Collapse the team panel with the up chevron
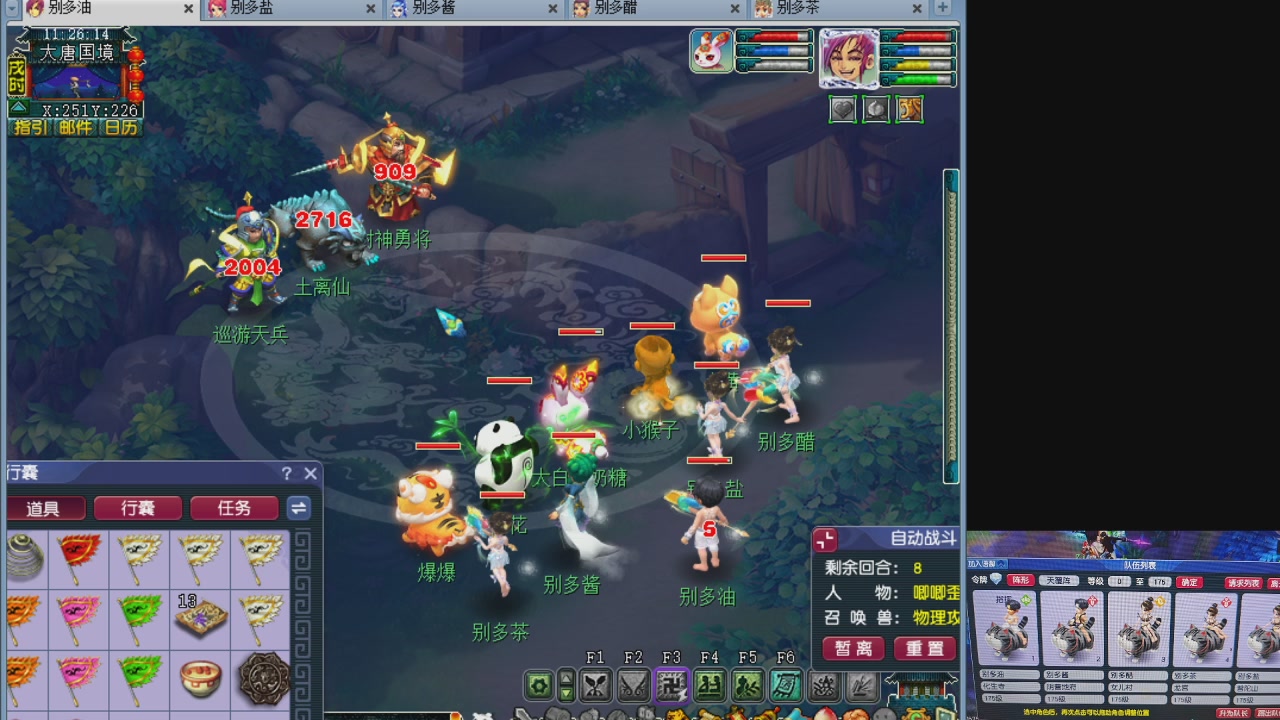This screenshot has width=1280, height=720. tap(1000, 565)
